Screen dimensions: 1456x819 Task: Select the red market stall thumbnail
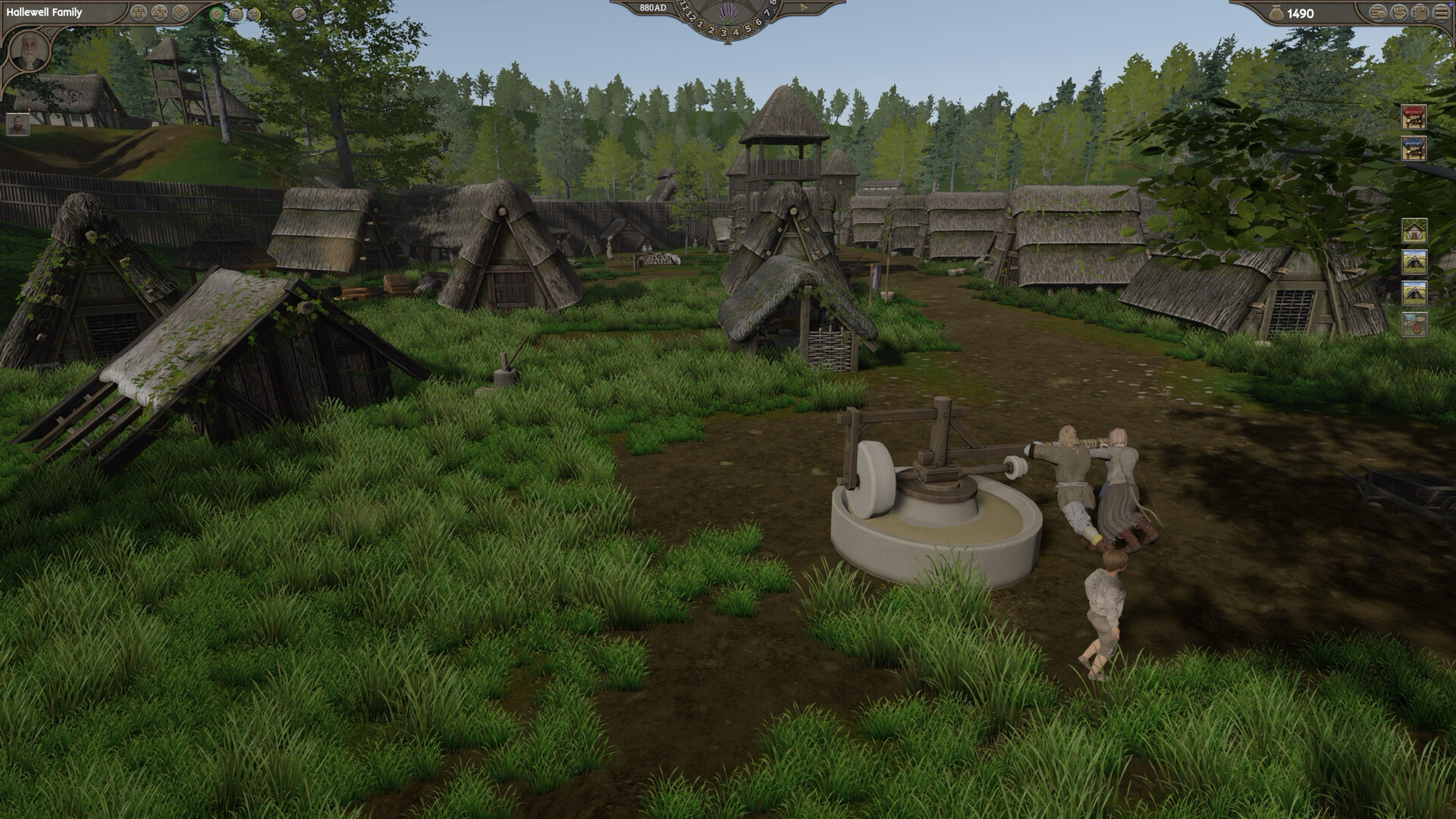coord(1414,118)
